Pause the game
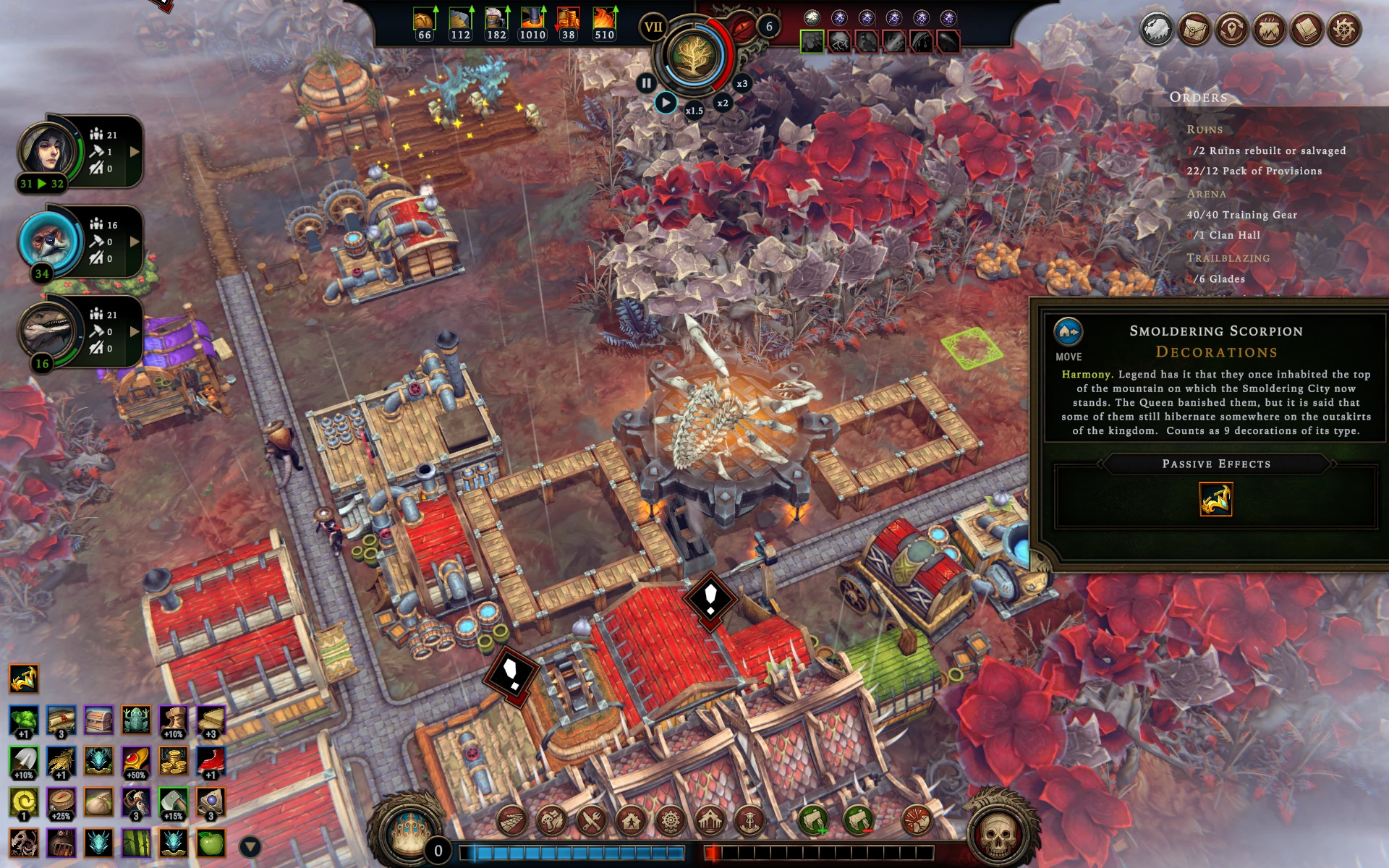This screenshot has width=1389, height=868. point(646,83)
